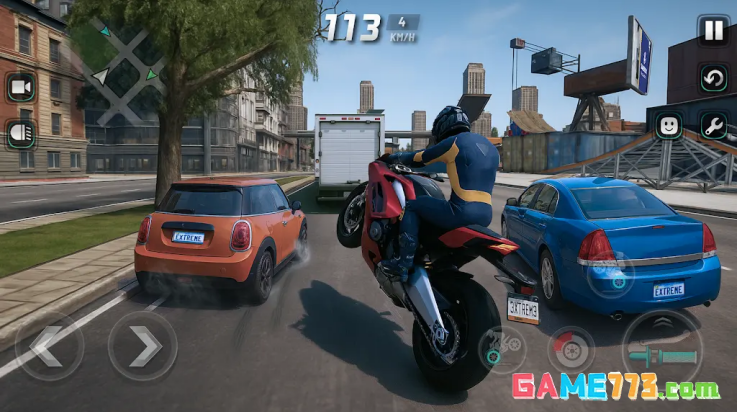The image size is (737, 412).
Task: Toggle the headlight button
Action: pyautogui.click(x=20, y=133)
